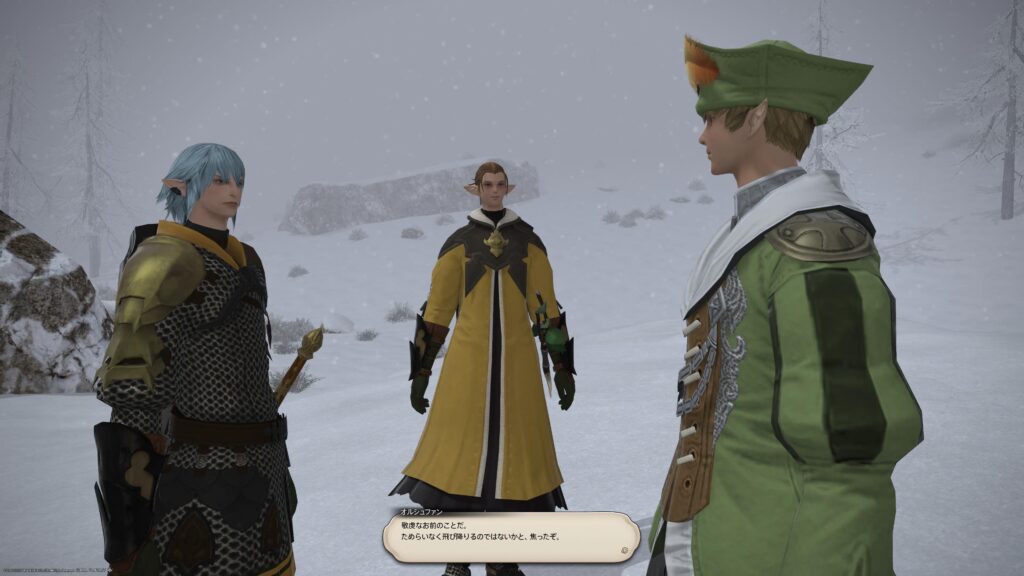Advance the dialogue via the round corner icon
Image resolution: width=1024 pixels, height=576 pixels.
[x=624, y=549]
